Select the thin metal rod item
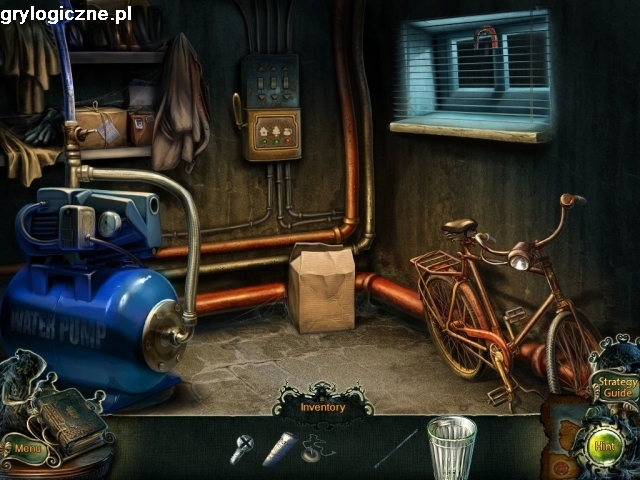640x480 pixels. click(x=396, y=448)
